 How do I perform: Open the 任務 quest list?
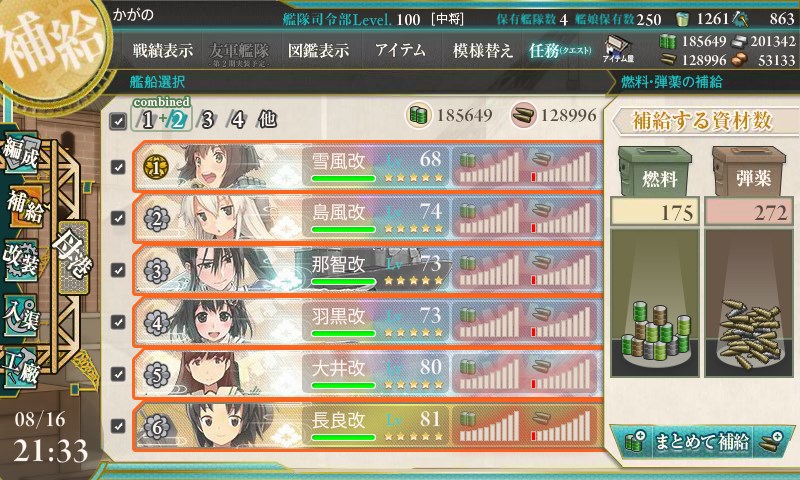(562, 49)
